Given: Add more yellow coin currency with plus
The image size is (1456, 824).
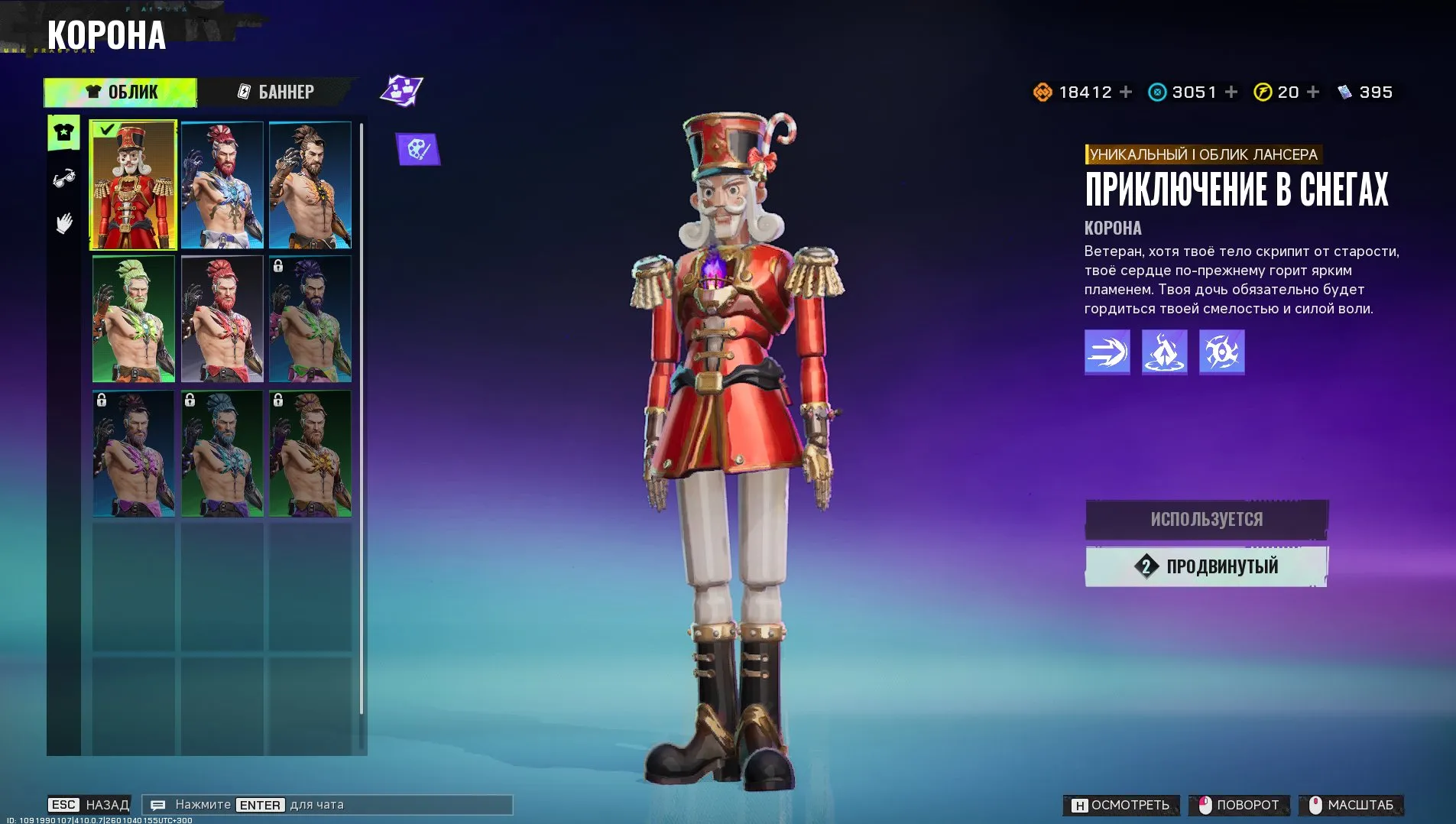Looking at the screenshot, I should click(x=1313, y=92).
